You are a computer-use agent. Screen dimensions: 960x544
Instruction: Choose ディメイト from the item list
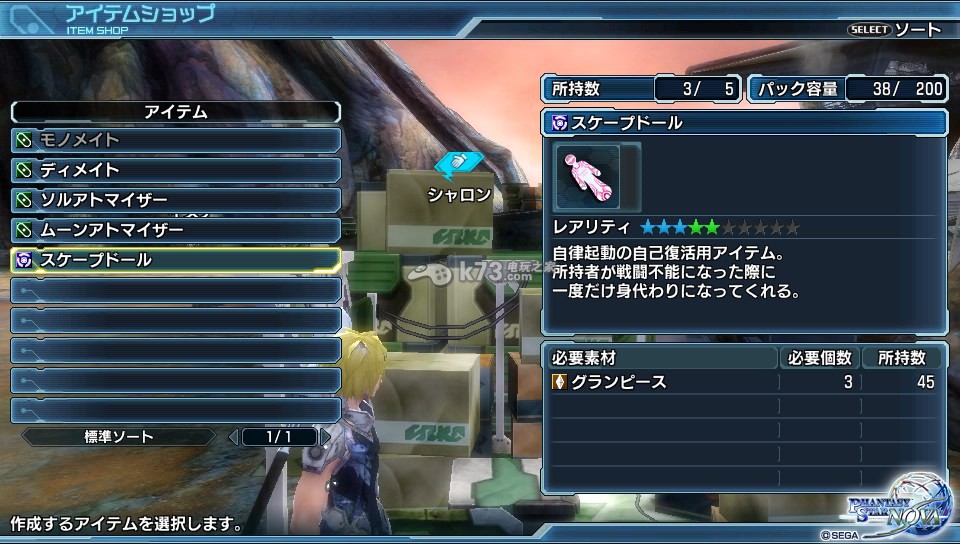pyautogui.click(x=175, y=170)
